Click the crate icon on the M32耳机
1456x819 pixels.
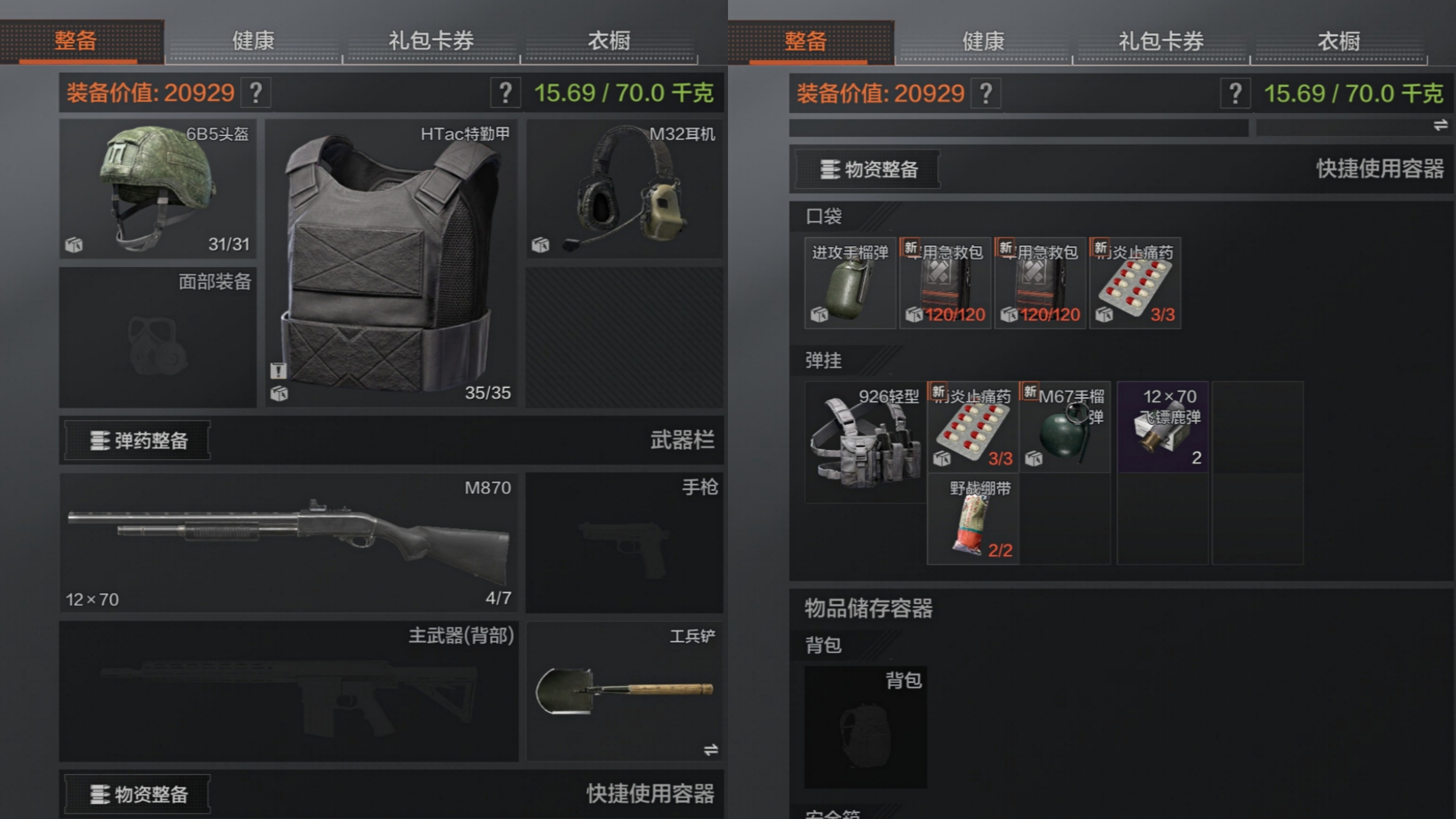click(540, 245)
